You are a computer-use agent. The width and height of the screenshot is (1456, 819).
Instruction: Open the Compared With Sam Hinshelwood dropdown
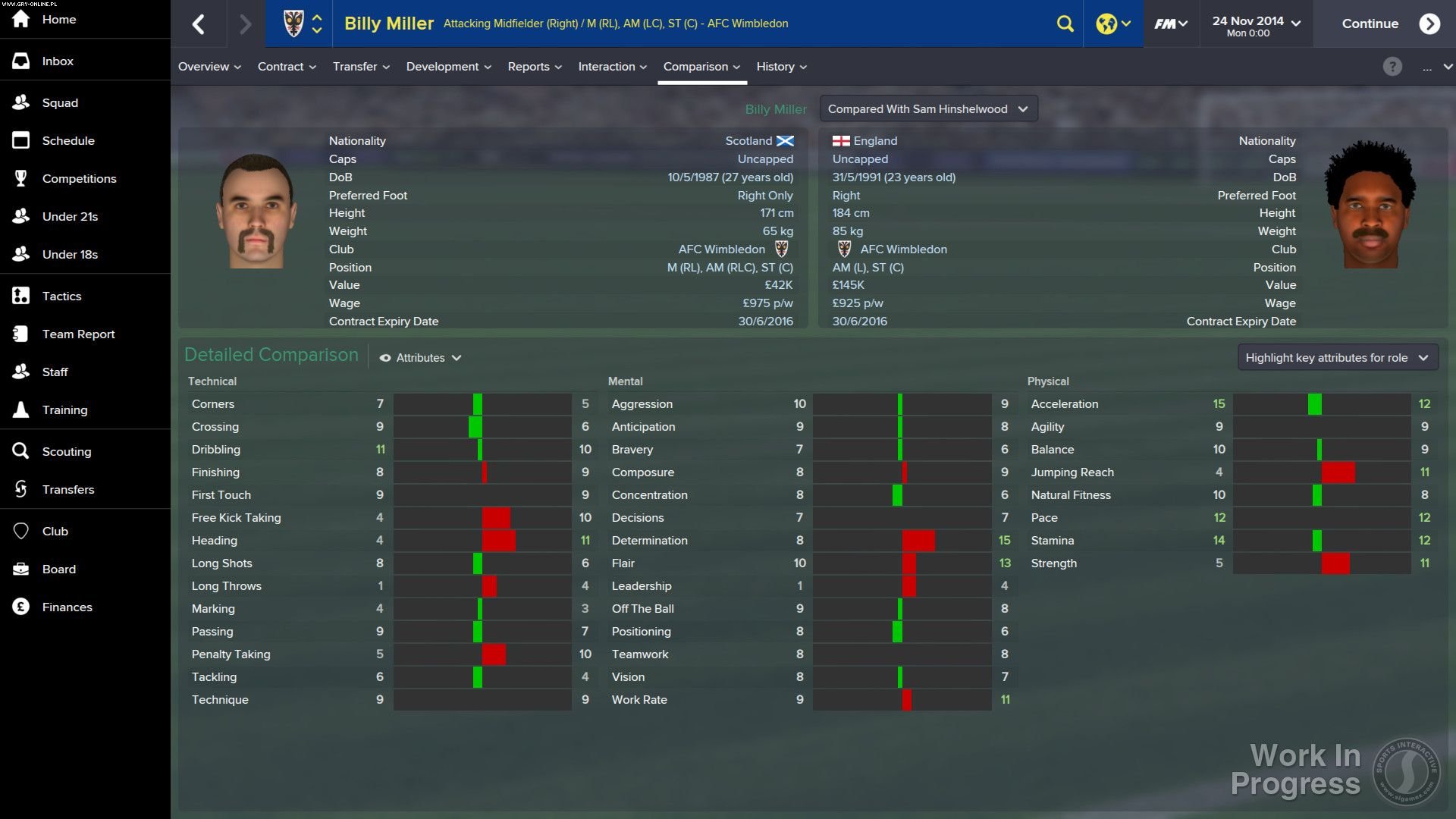pos(927,108)
